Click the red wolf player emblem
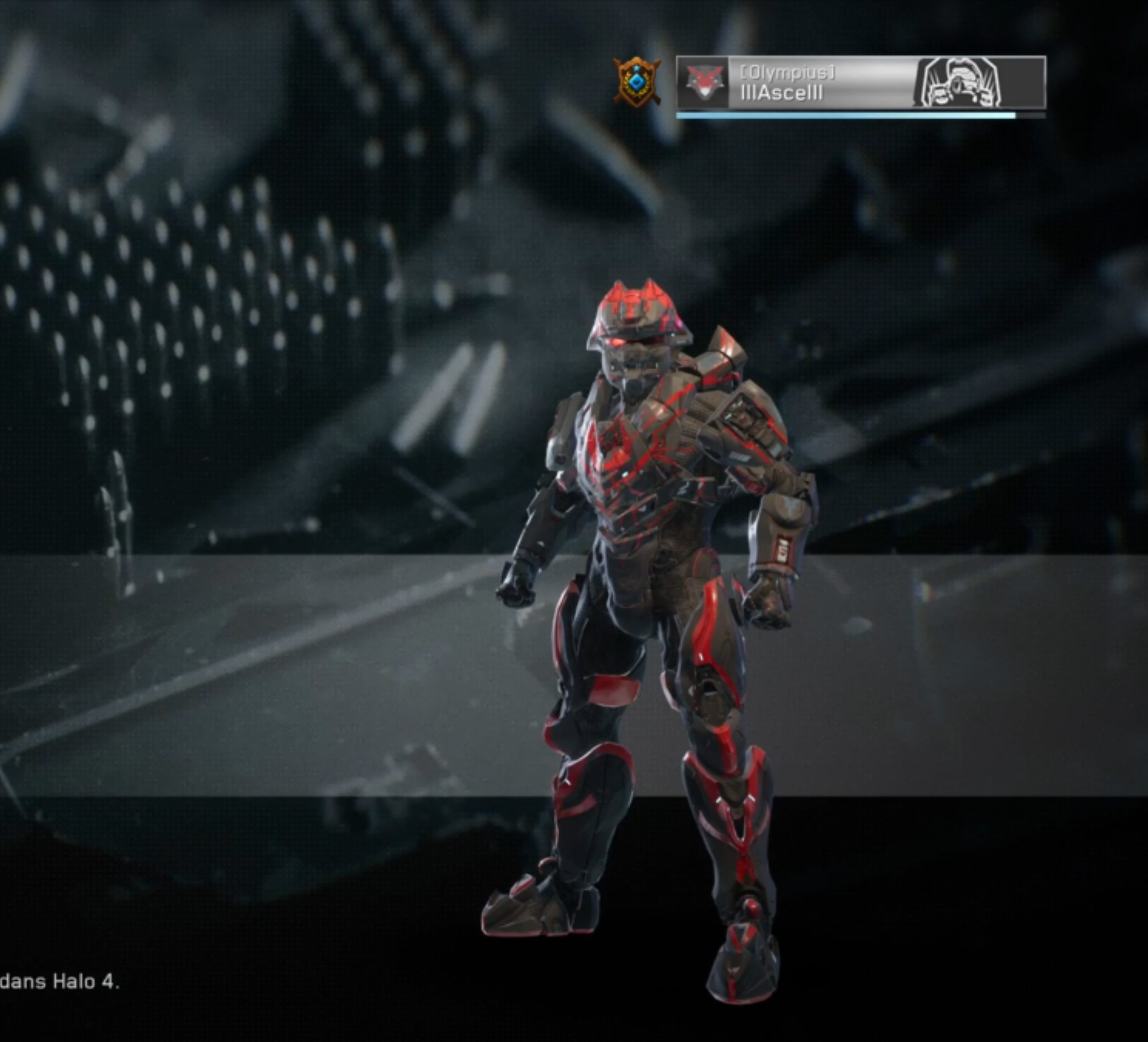Viewport: 1148px width, 1042px height. (704, 83)
